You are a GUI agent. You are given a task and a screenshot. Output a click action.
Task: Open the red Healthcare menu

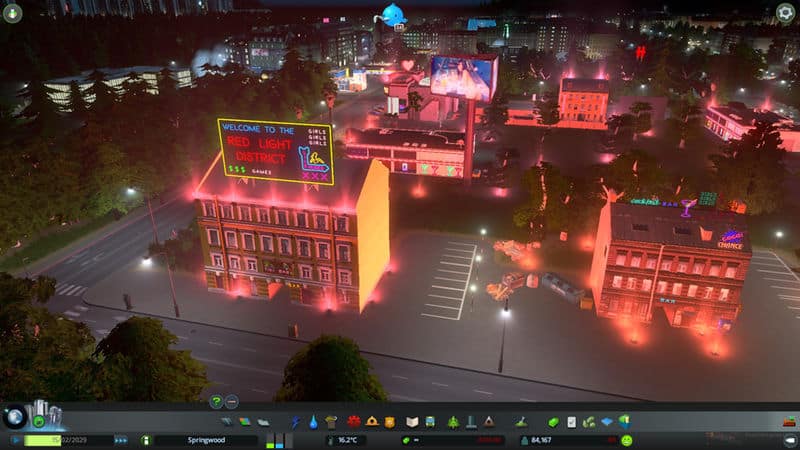pyautogui.click(x=353, y=422)
